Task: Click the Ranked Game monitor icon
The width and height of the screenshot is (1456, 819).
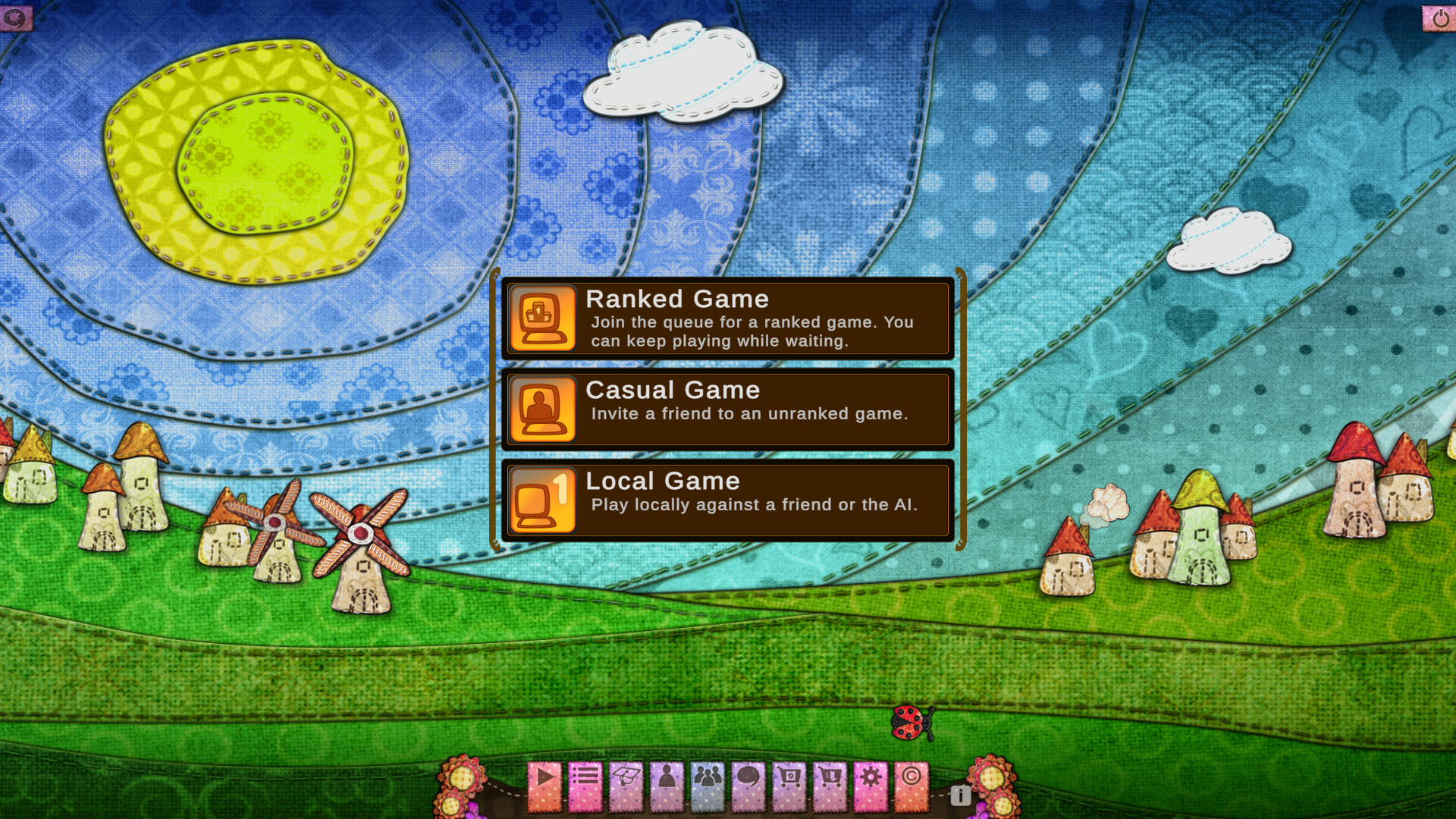Action: pyautogui.click(x=541, y=318)
